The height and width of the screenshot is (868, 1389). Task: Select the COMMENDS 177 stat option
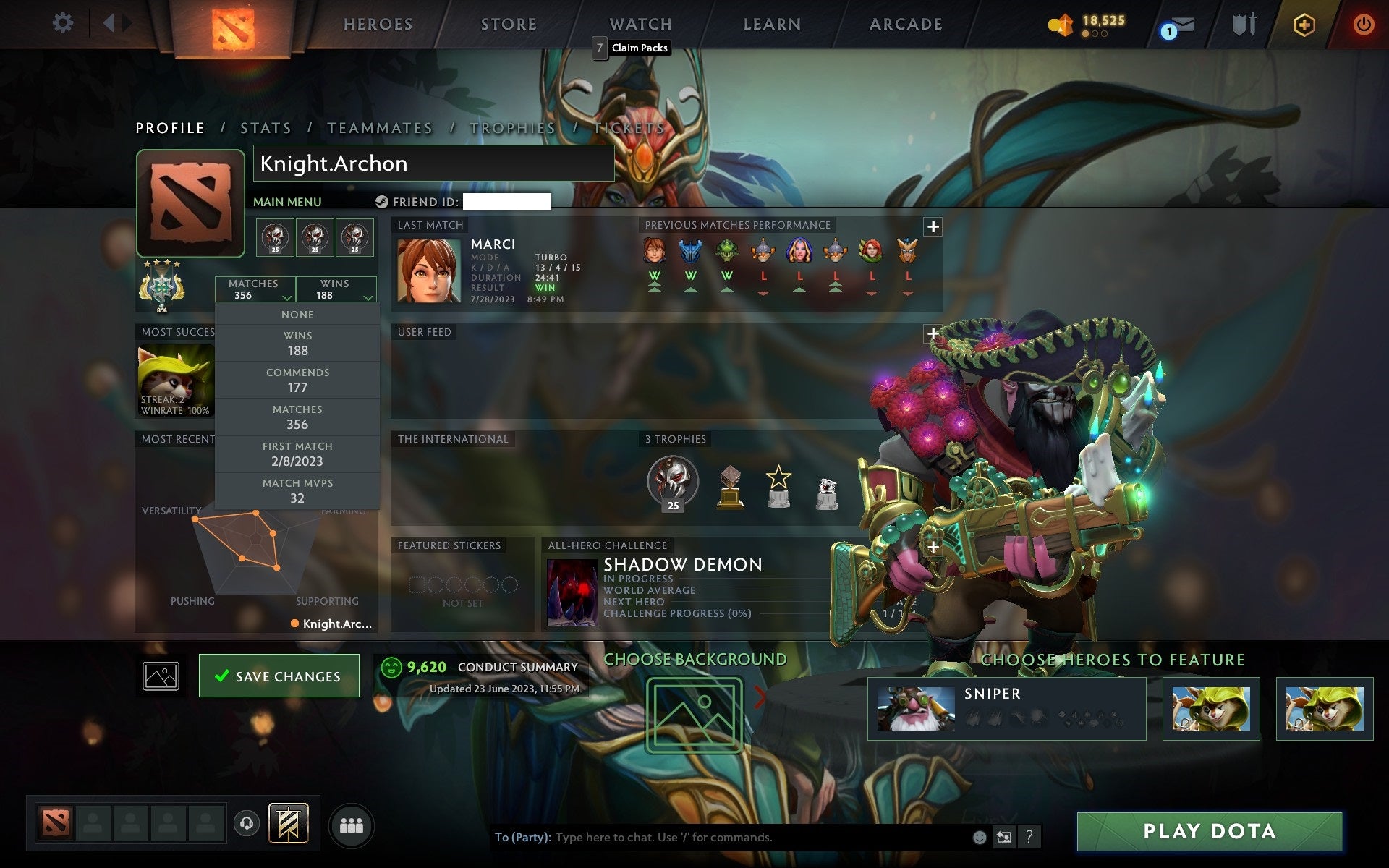click(x=298, y=380)
